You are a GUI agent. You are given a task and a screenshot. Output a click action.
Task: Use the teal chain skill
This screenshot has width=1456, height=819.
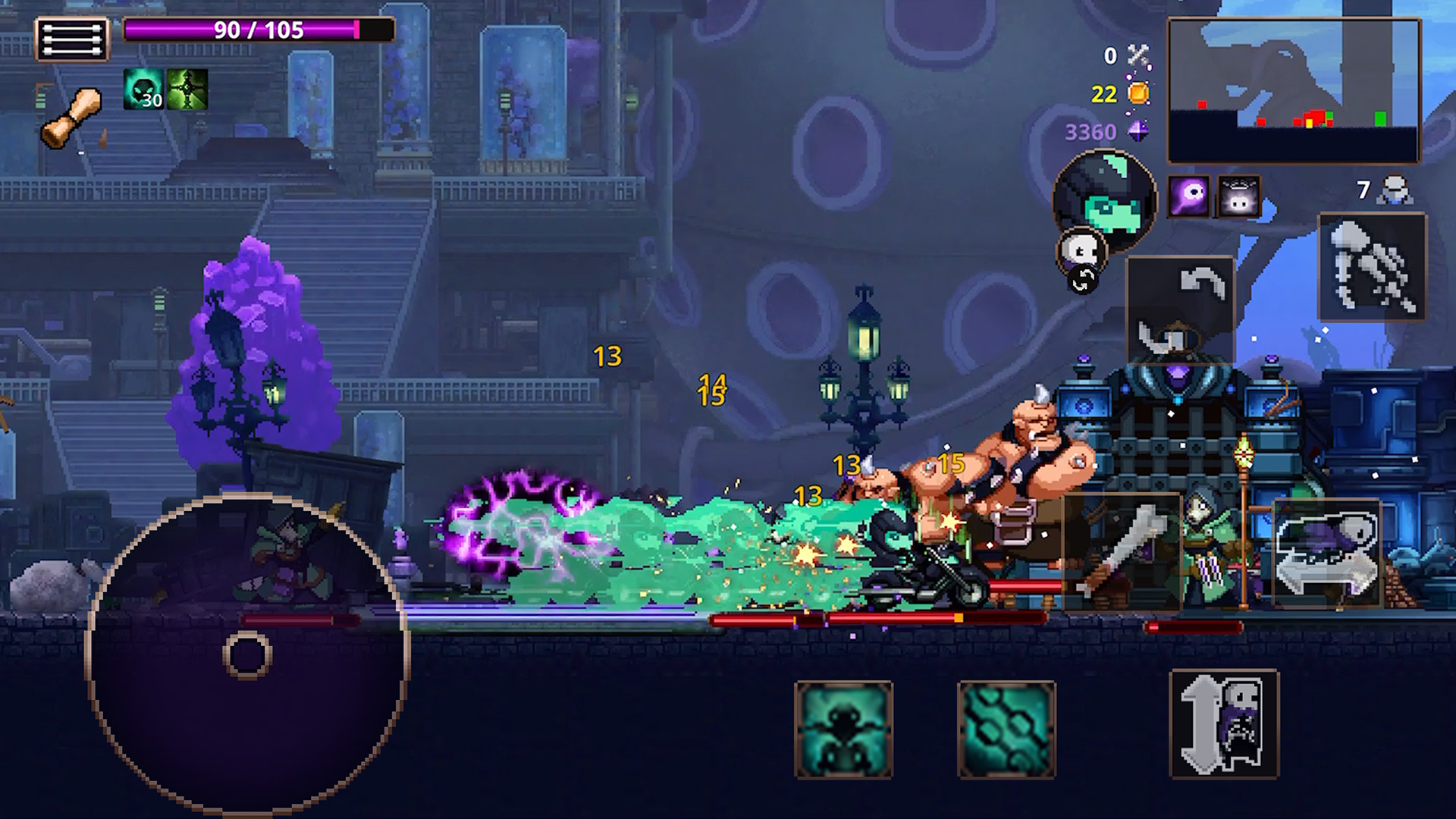pos(1006,730)
